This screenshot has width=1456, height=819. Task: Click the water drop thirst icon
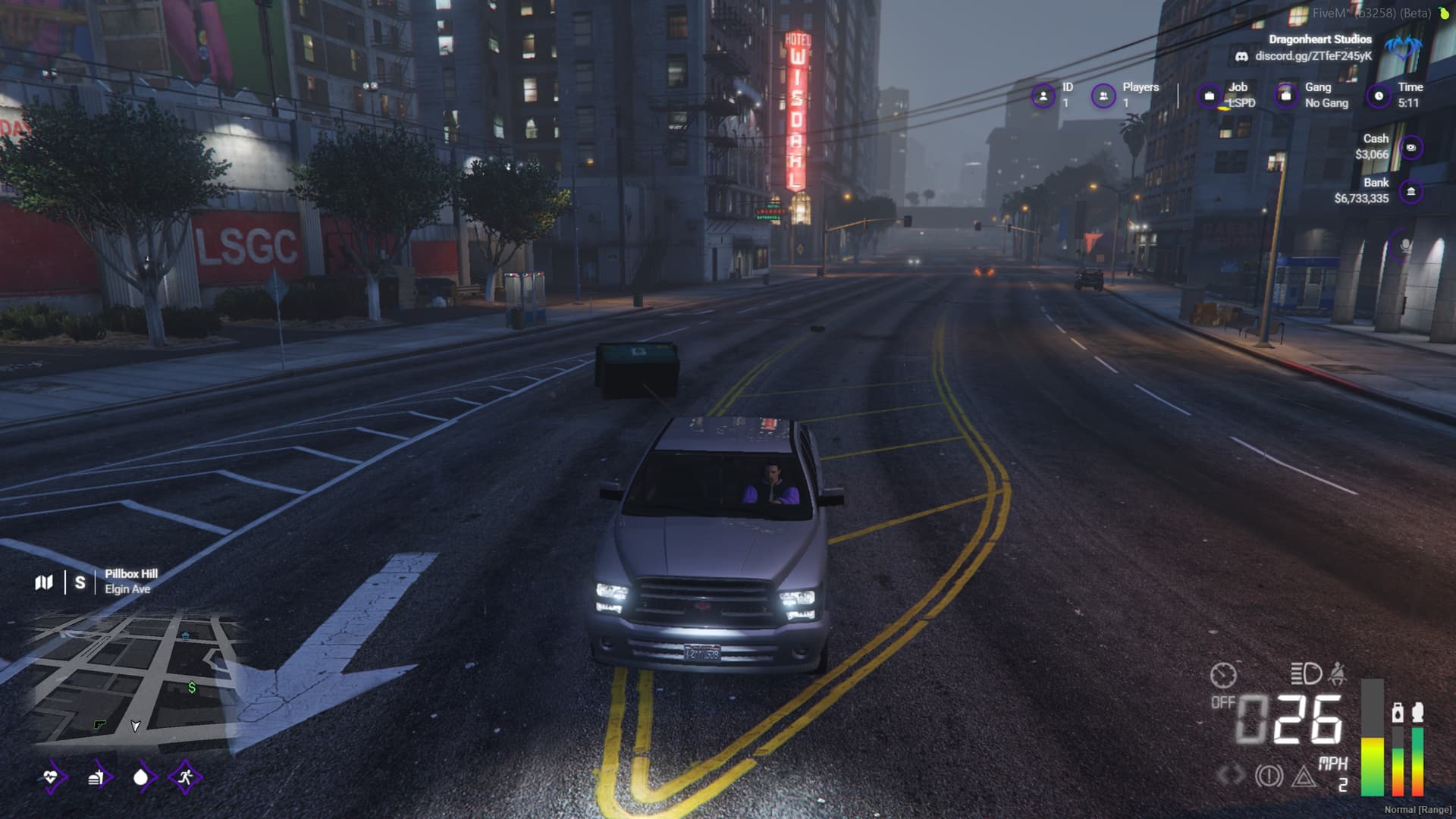click(x=140, y=777)
